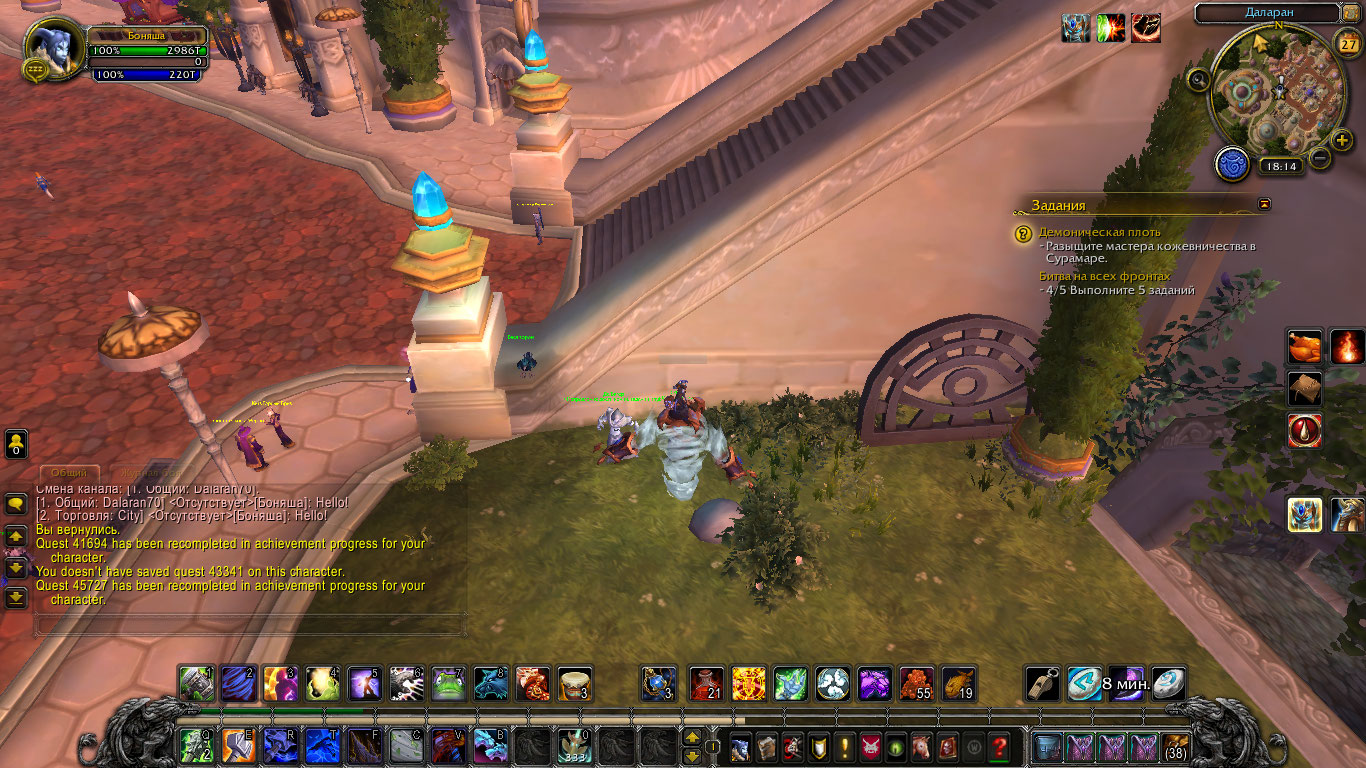Switch to the Общий chat tab

coord(70,472)
